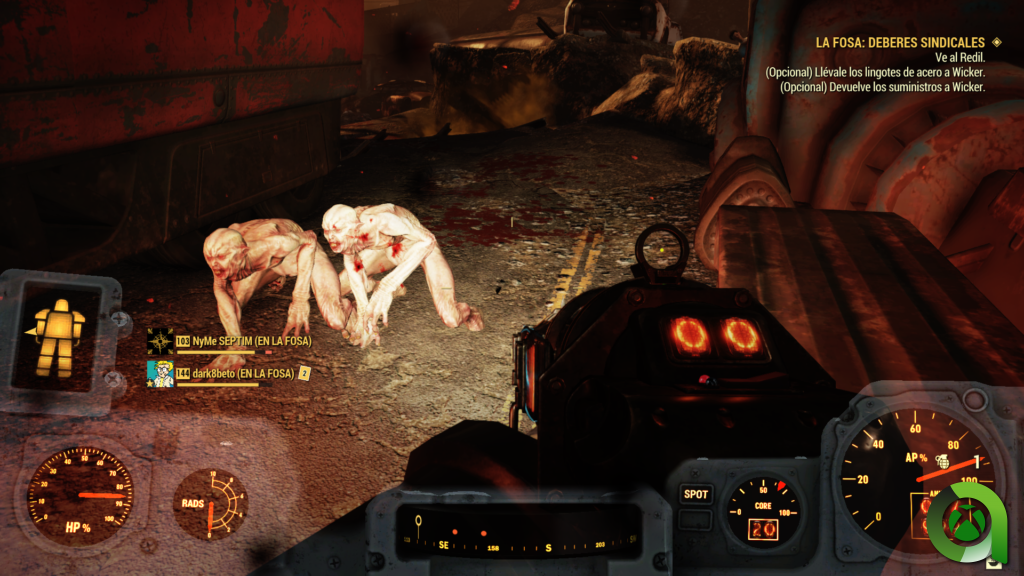Select teammate NyMe SEPTIM in the team list
This screenshot has height=576, width=1024.
pyautogui.click(x=243, y=341)
